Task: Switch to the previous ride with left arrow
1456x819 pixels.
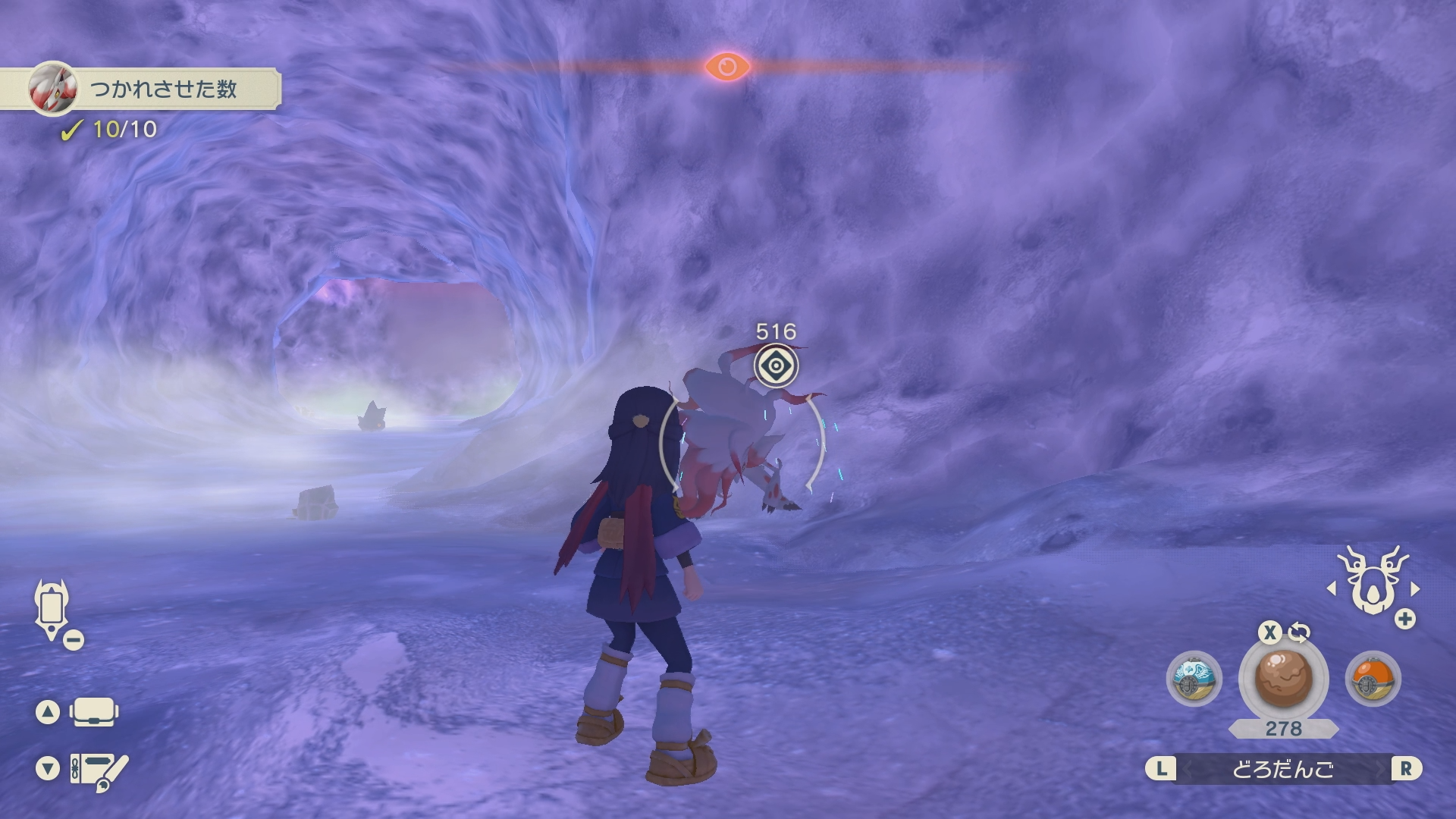Action: pos(1332,588)
